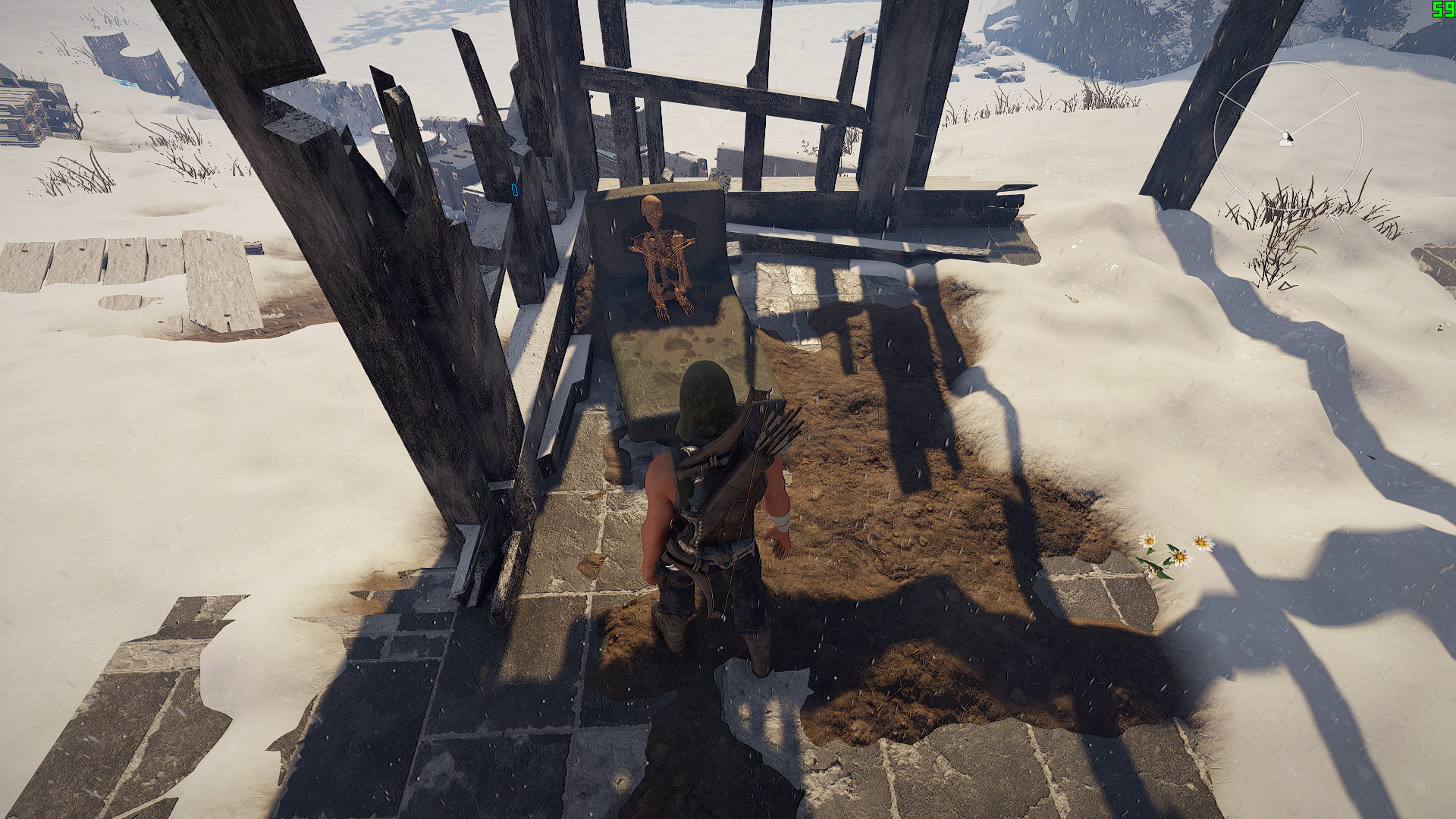Click the player arrow marker inside the compass

tap(1285, 139)
